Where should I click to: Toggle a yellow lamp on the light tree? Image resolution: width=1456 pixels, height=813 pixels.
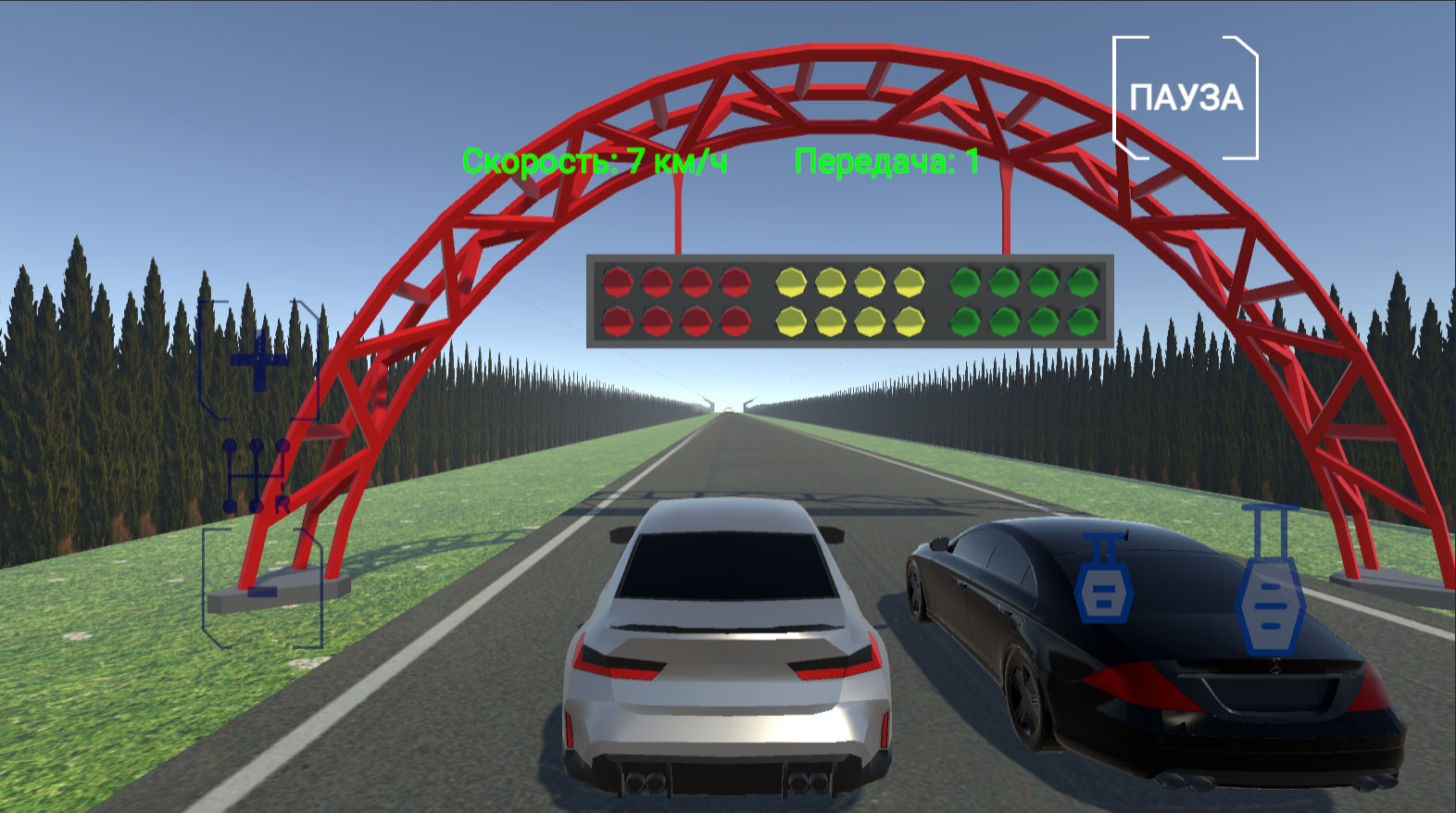(791, 282)
